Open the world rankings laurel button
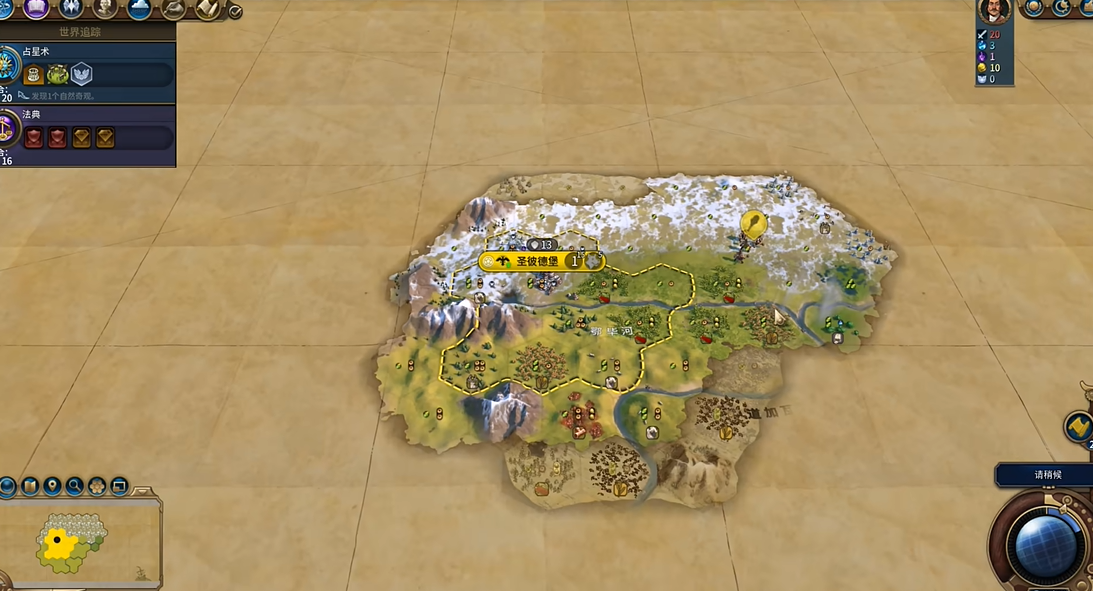 1033,8
